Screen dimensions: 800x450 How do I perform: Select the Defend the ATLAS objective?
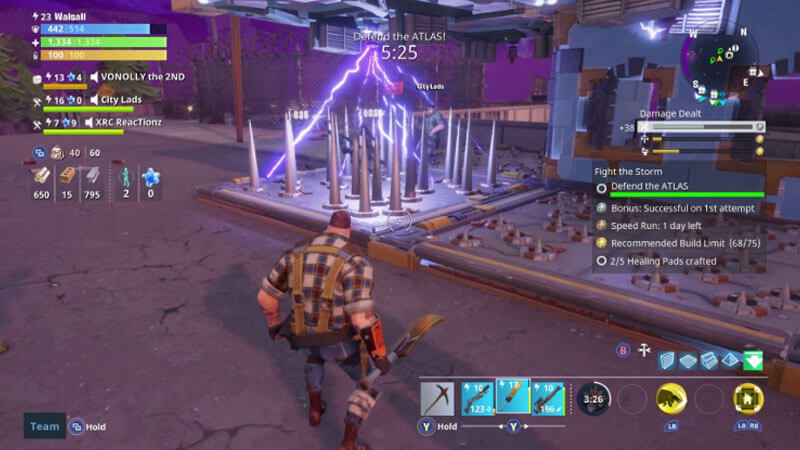[x=650, y=187]
